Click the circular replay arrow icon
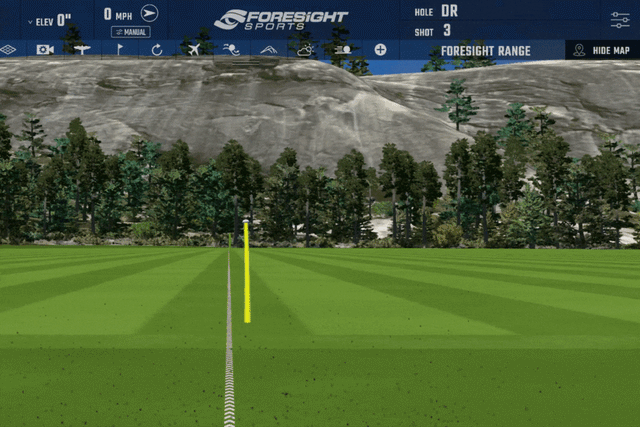This screenshot has height=427, width=640. point(157,49)
